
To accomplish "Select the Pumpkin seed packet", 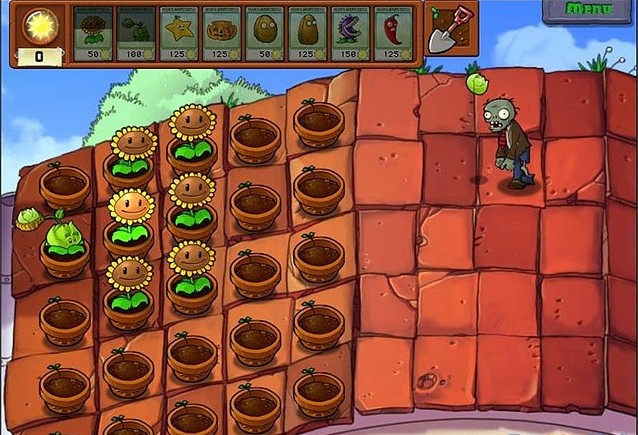I will pos(223,32).
